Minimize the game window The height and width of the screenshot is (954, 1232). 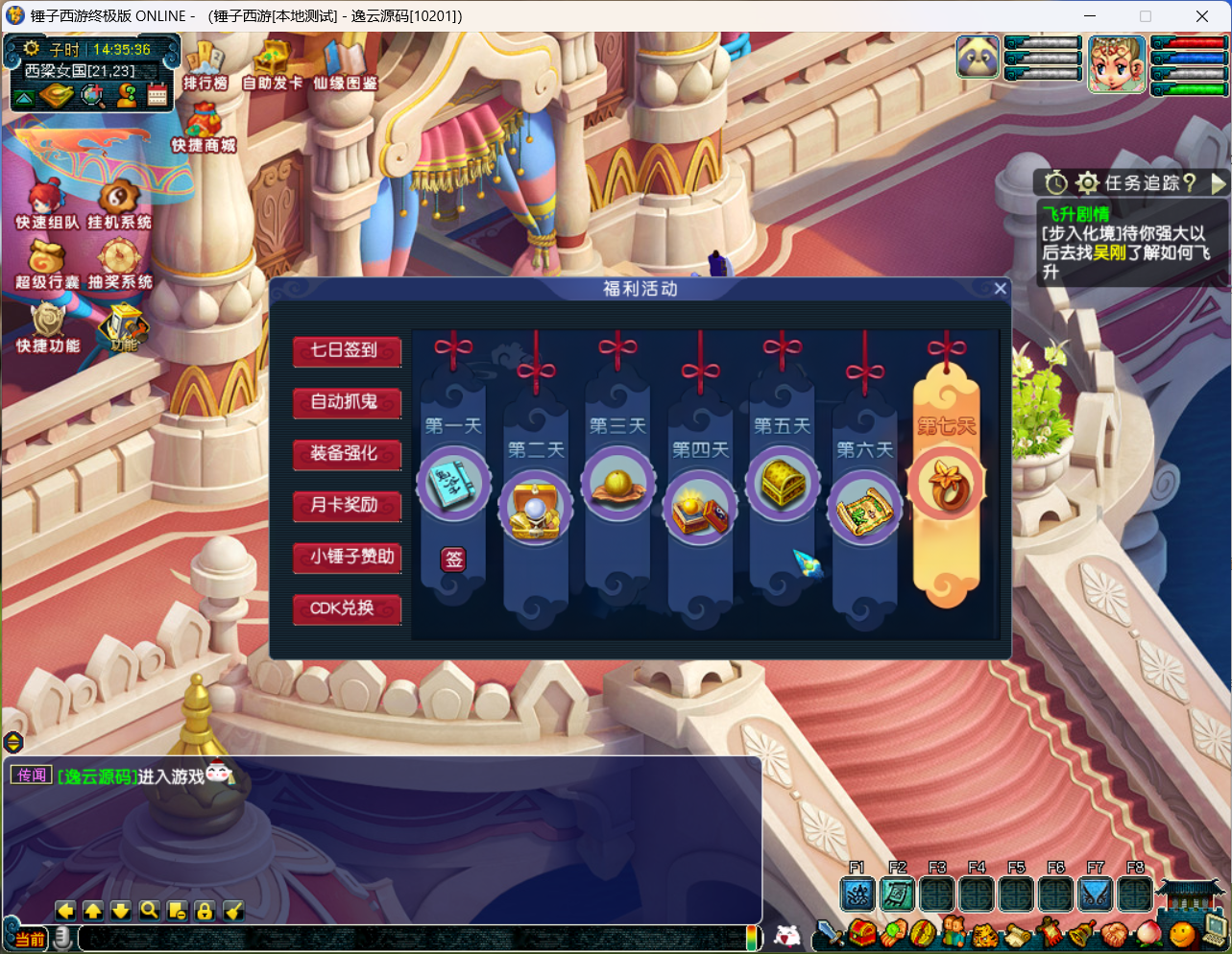point(1090,16)
